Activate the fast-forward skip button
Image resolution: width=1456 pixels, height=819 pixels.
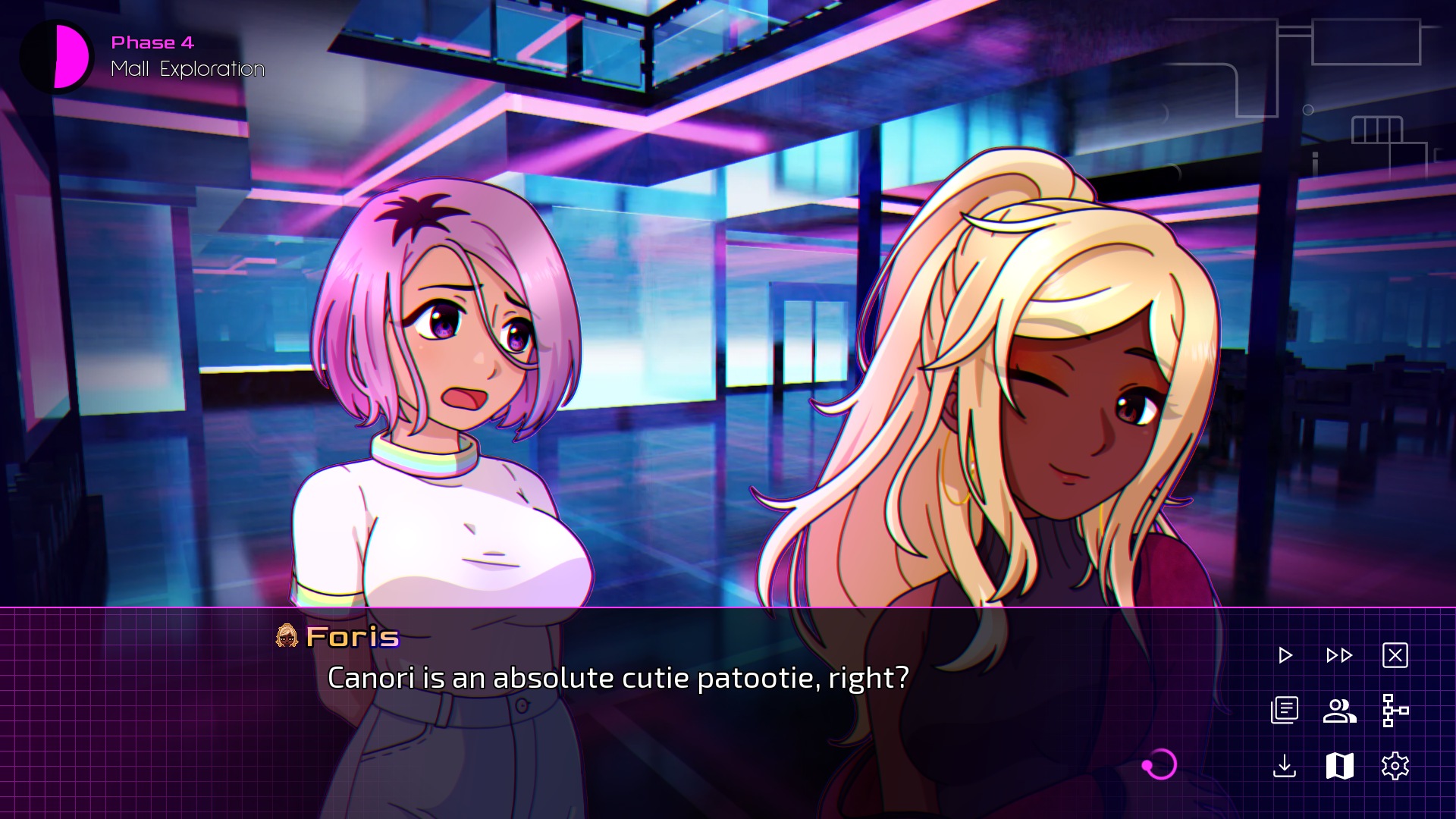point(1339,655)
